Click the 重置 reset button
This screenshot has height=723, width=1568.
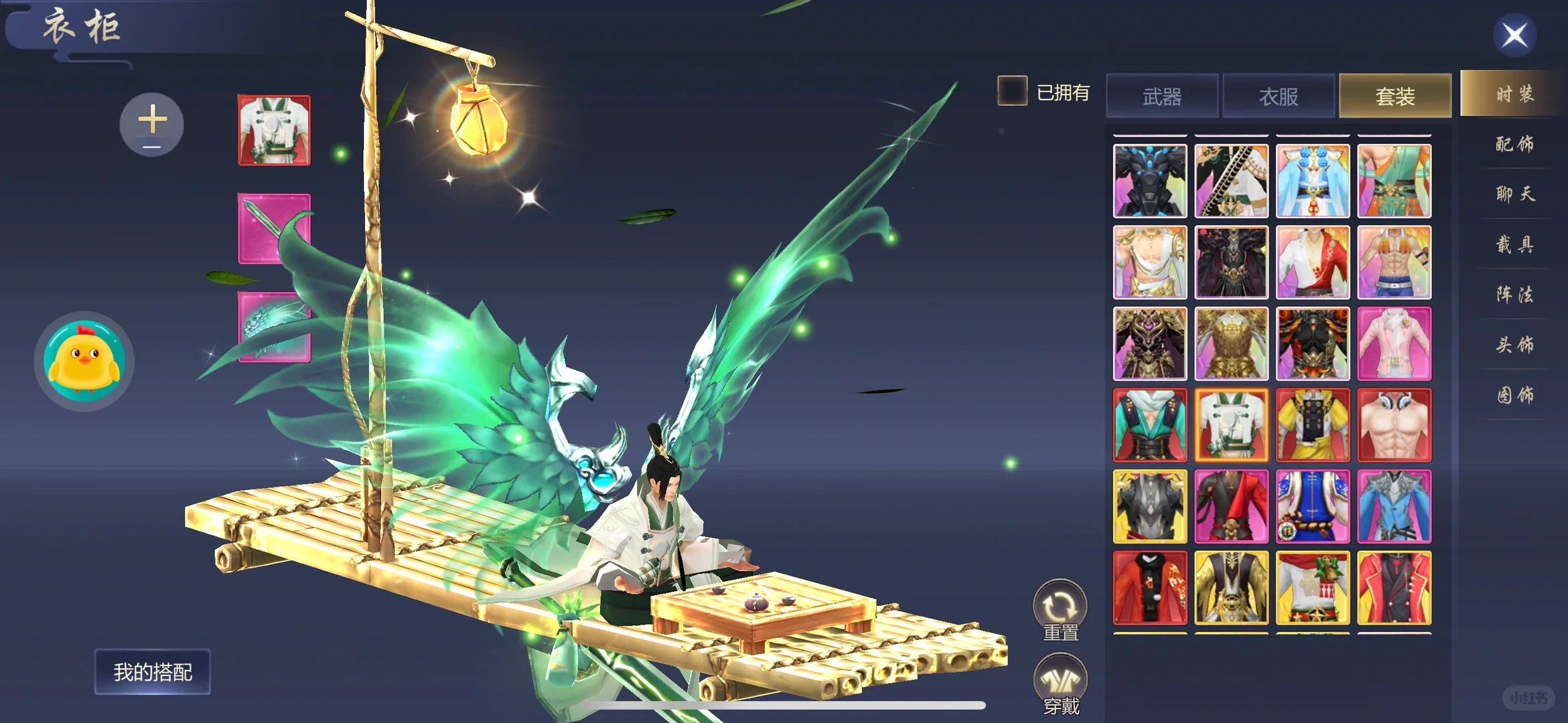coord(1060,611)
